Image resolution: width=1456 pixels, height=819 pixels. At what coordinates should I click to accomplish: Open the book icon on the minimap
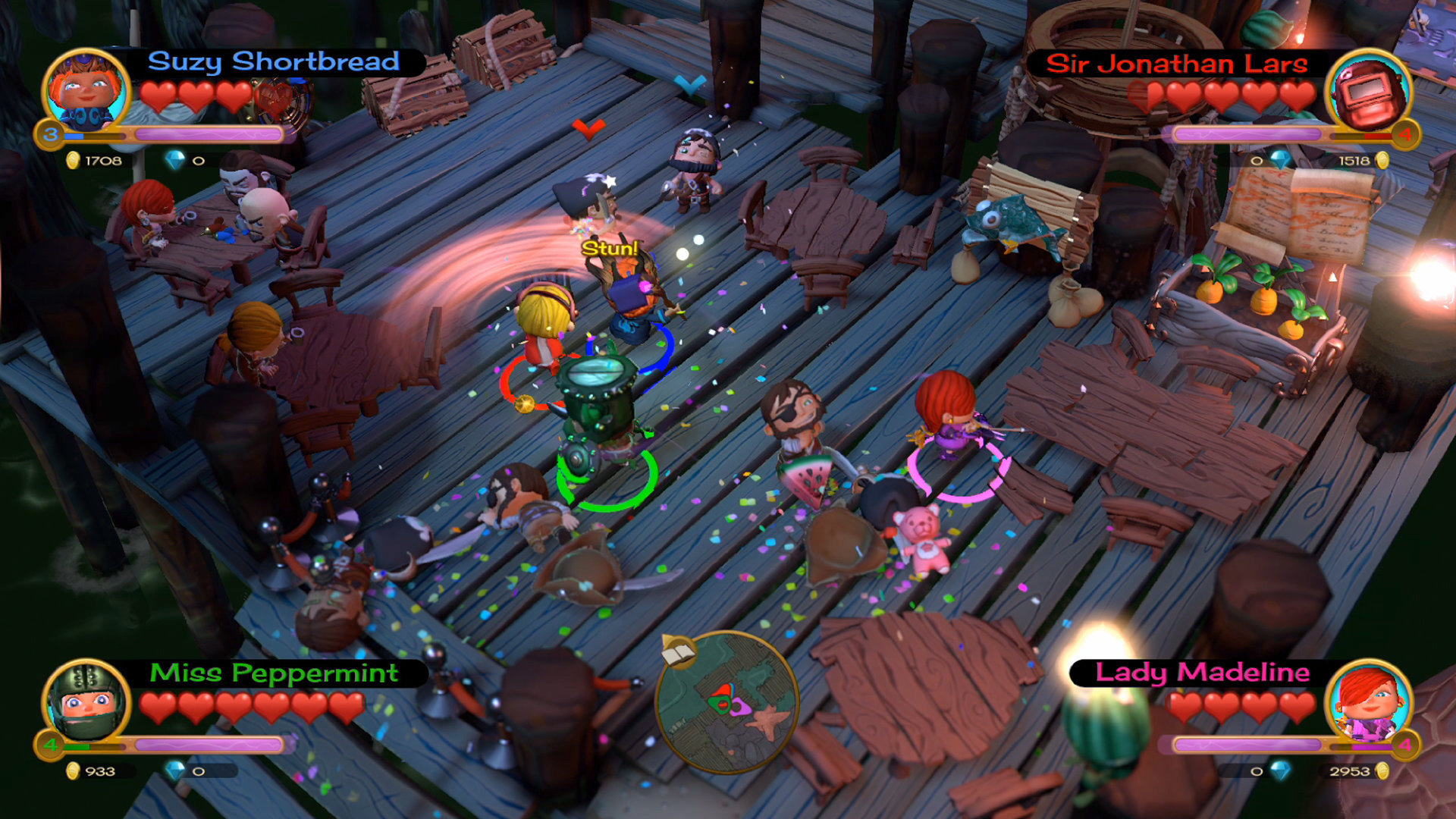point(677,651)
